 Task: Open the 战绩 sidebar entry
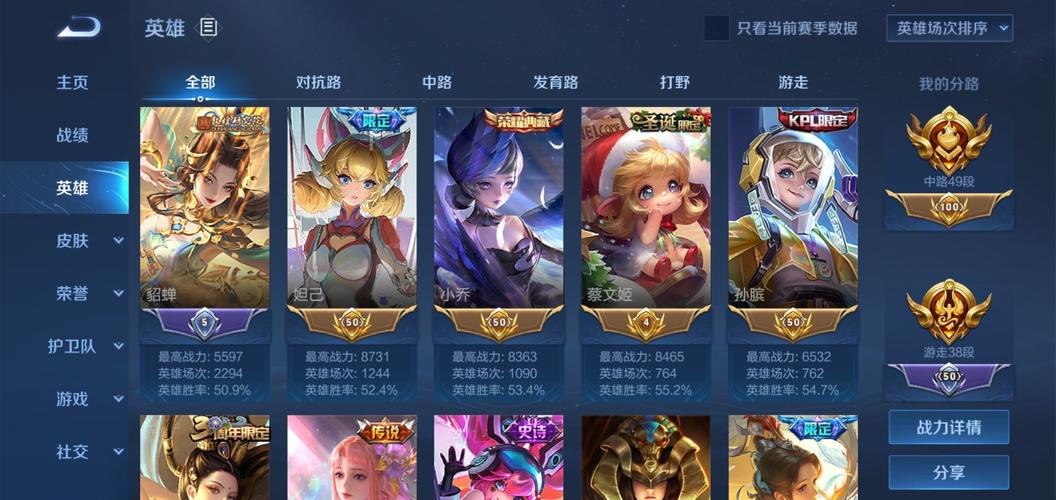tap(72, 135)
